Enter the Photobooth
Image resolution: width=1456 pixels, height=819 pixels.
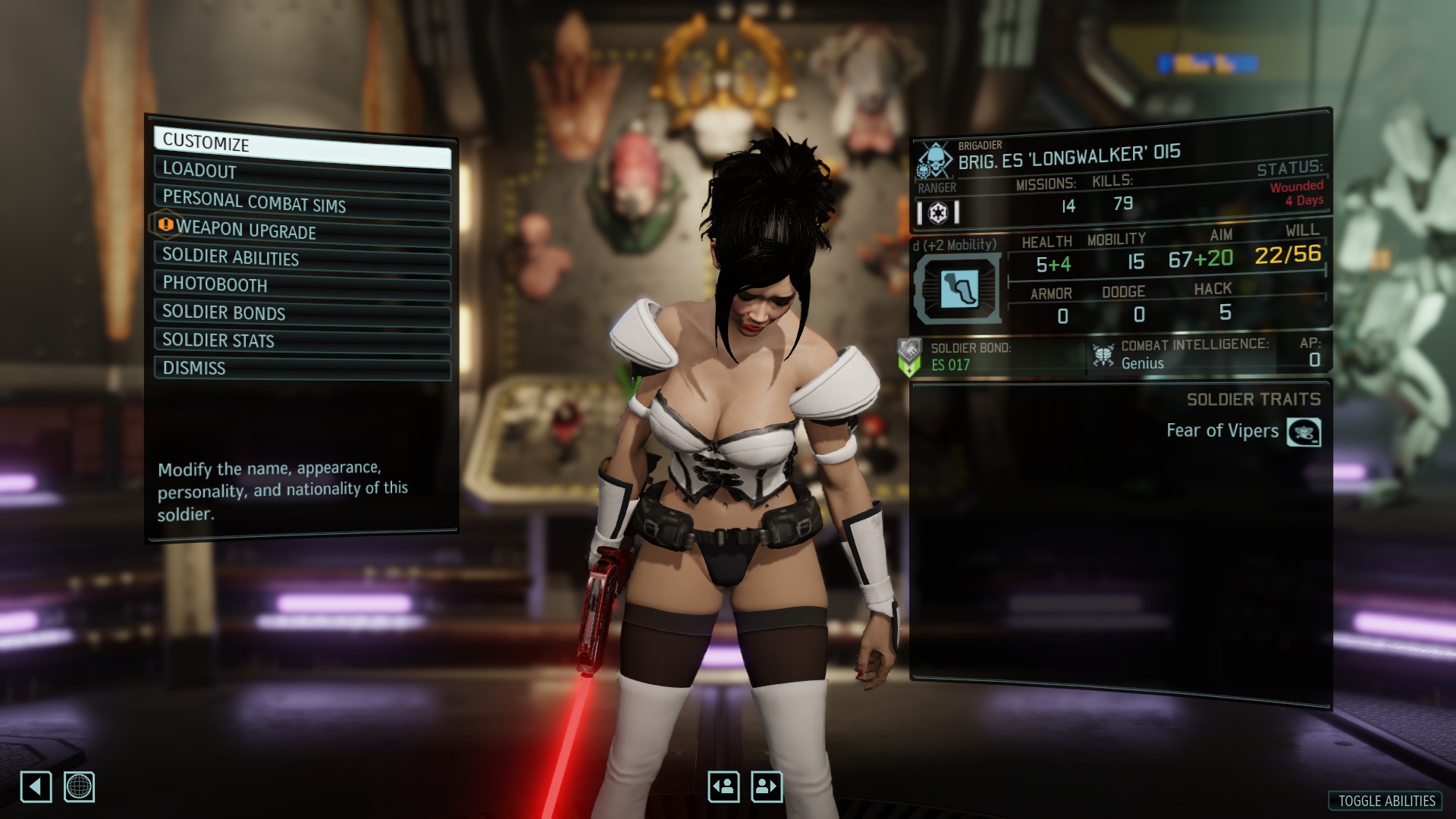click(302, 286)
